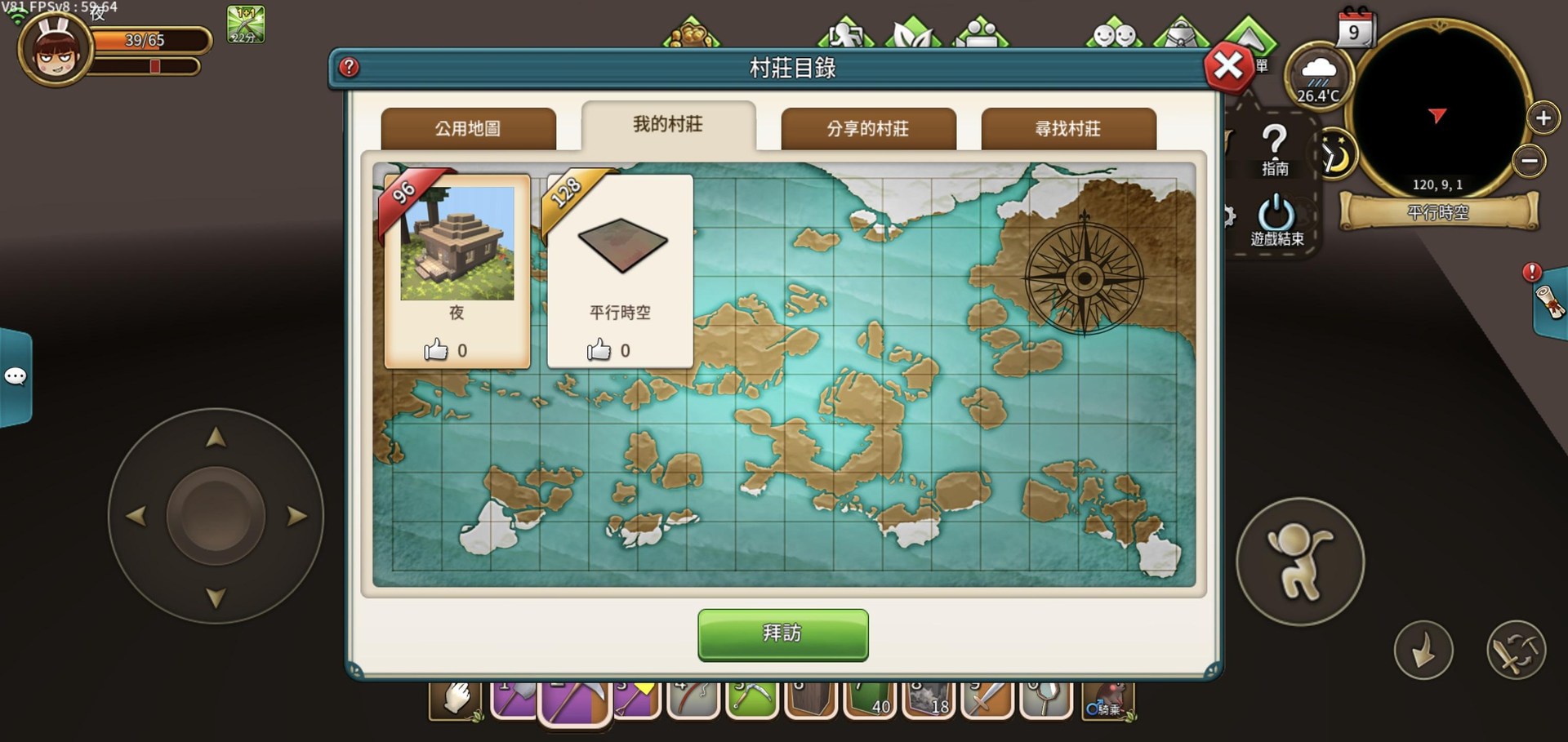The height and width of the screenshot is (742, 1568).
Task: Select the 夜 village card
Action: click(x=457, y=269)
